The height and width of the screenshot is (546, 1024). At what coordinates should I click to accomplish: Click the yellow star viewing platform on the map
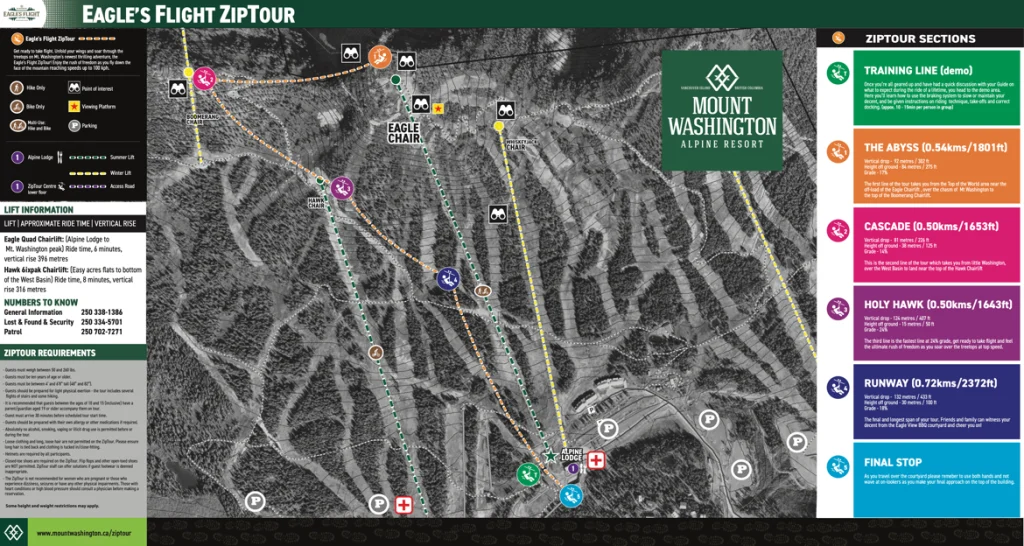click(437, 108)
